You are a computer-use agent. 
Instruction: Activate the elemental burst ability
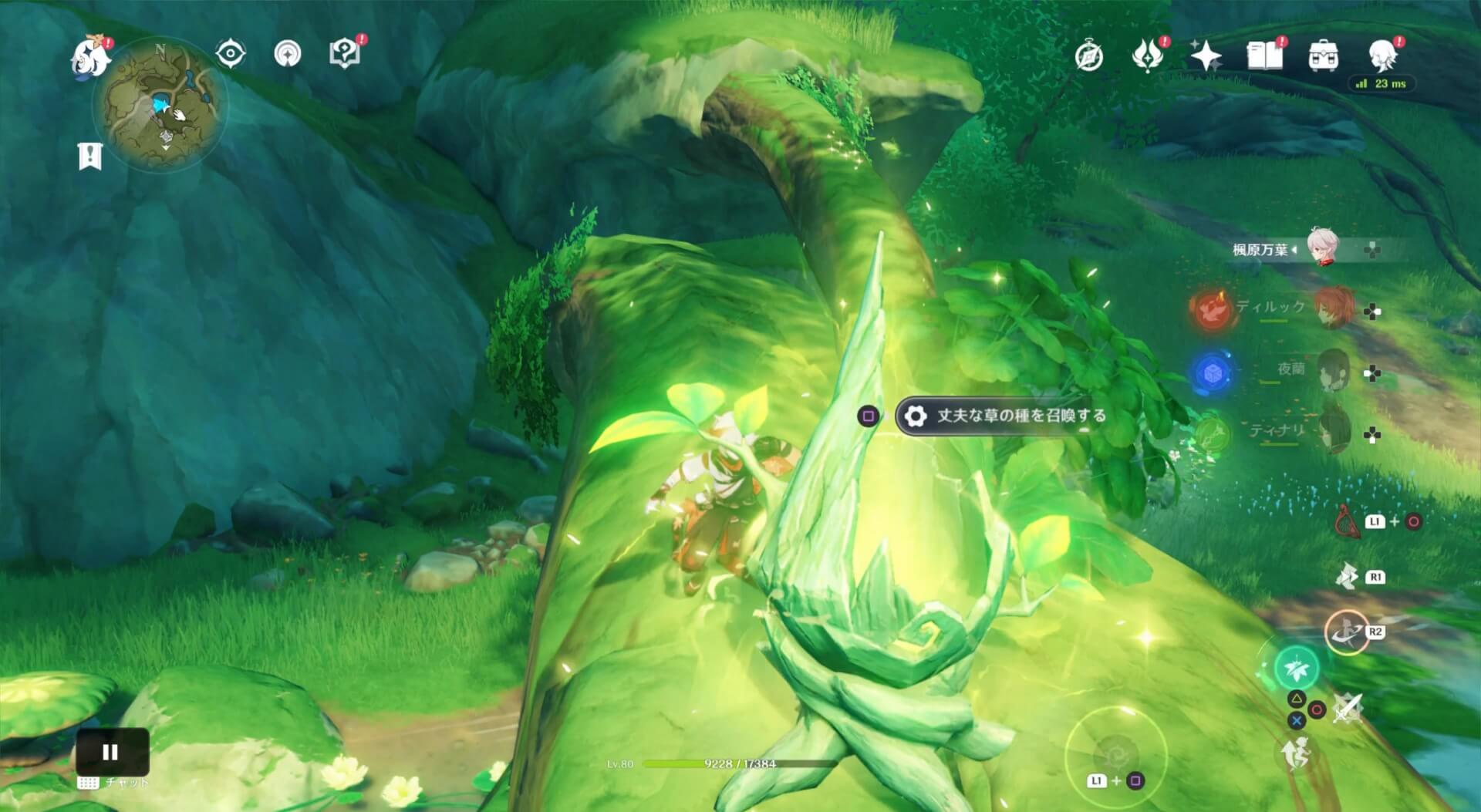tap(1346, 632)
